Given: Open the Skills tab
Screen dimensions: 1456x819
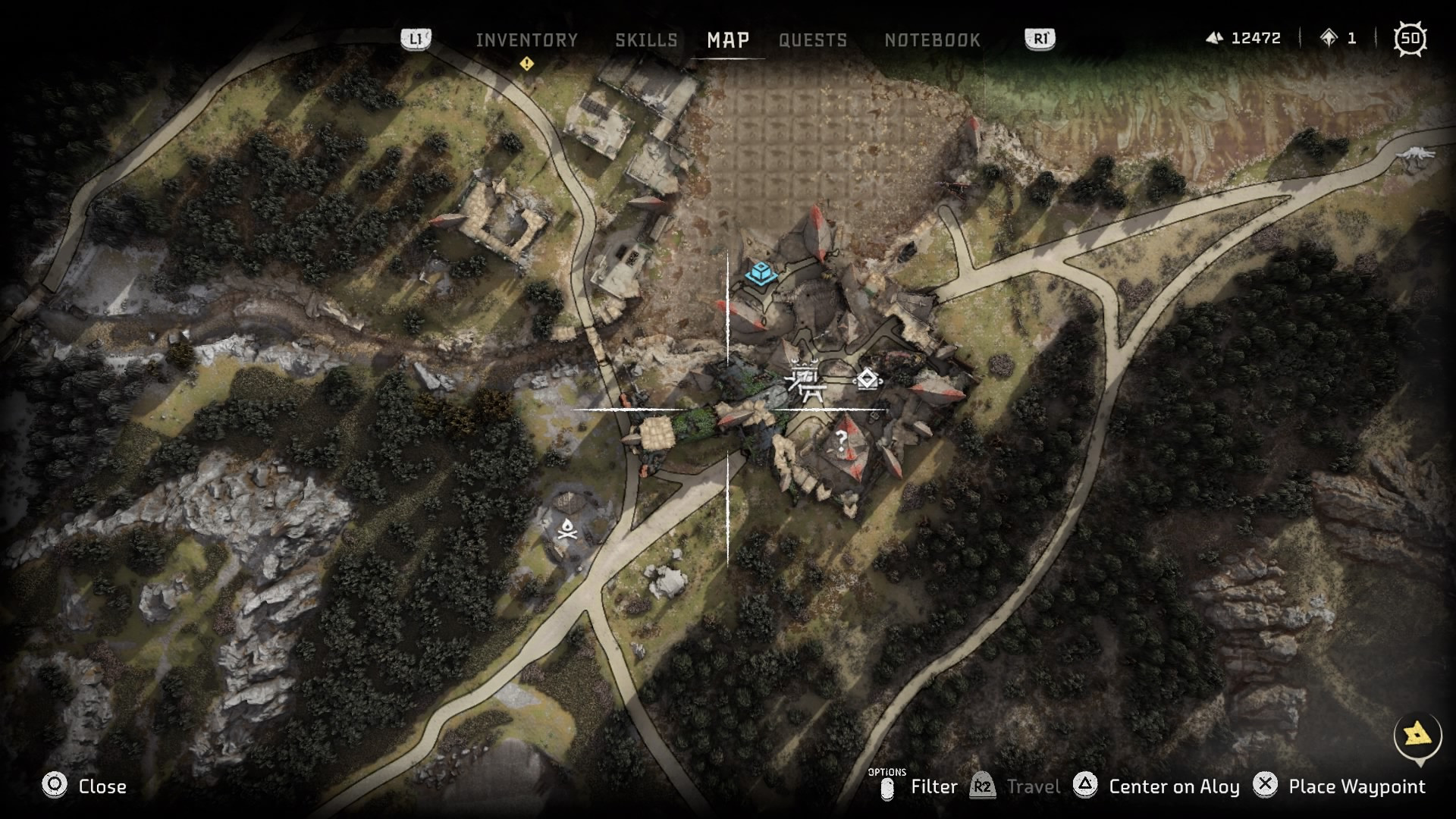Looking at the screenshot, I should [x=646, y=40].
